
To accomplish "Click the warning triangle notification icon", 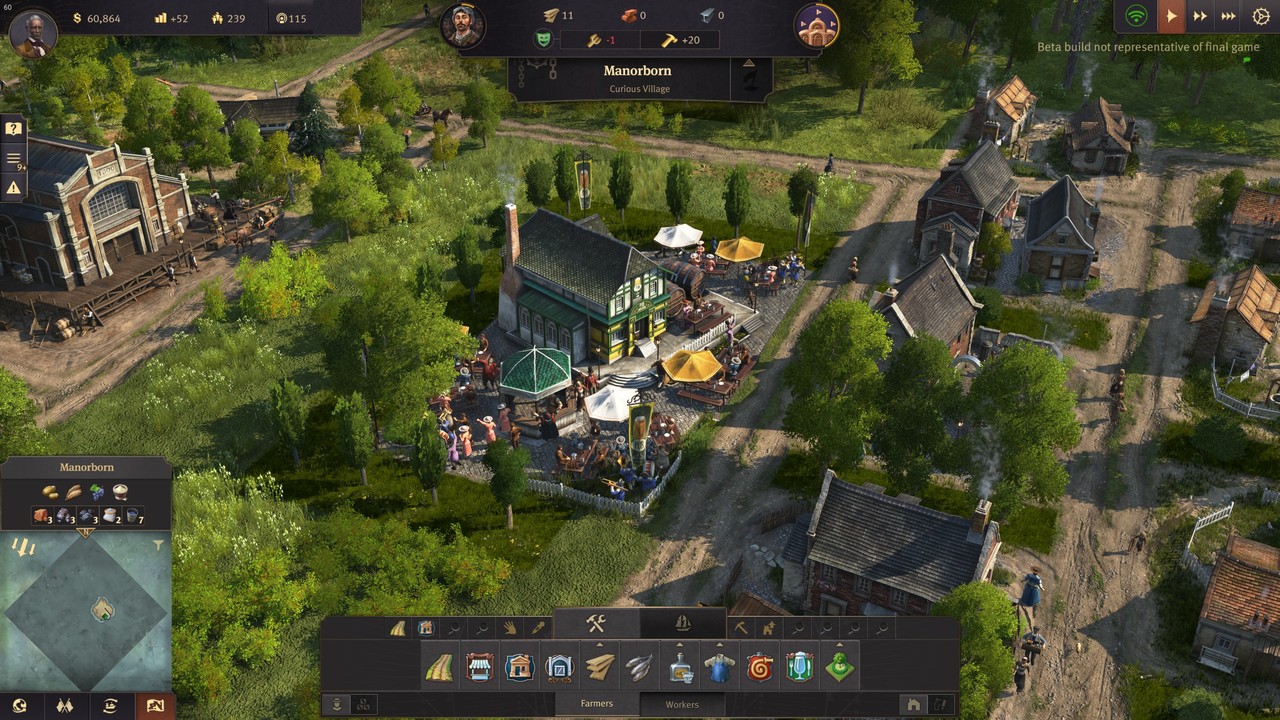I will click(x=13, y=187).
